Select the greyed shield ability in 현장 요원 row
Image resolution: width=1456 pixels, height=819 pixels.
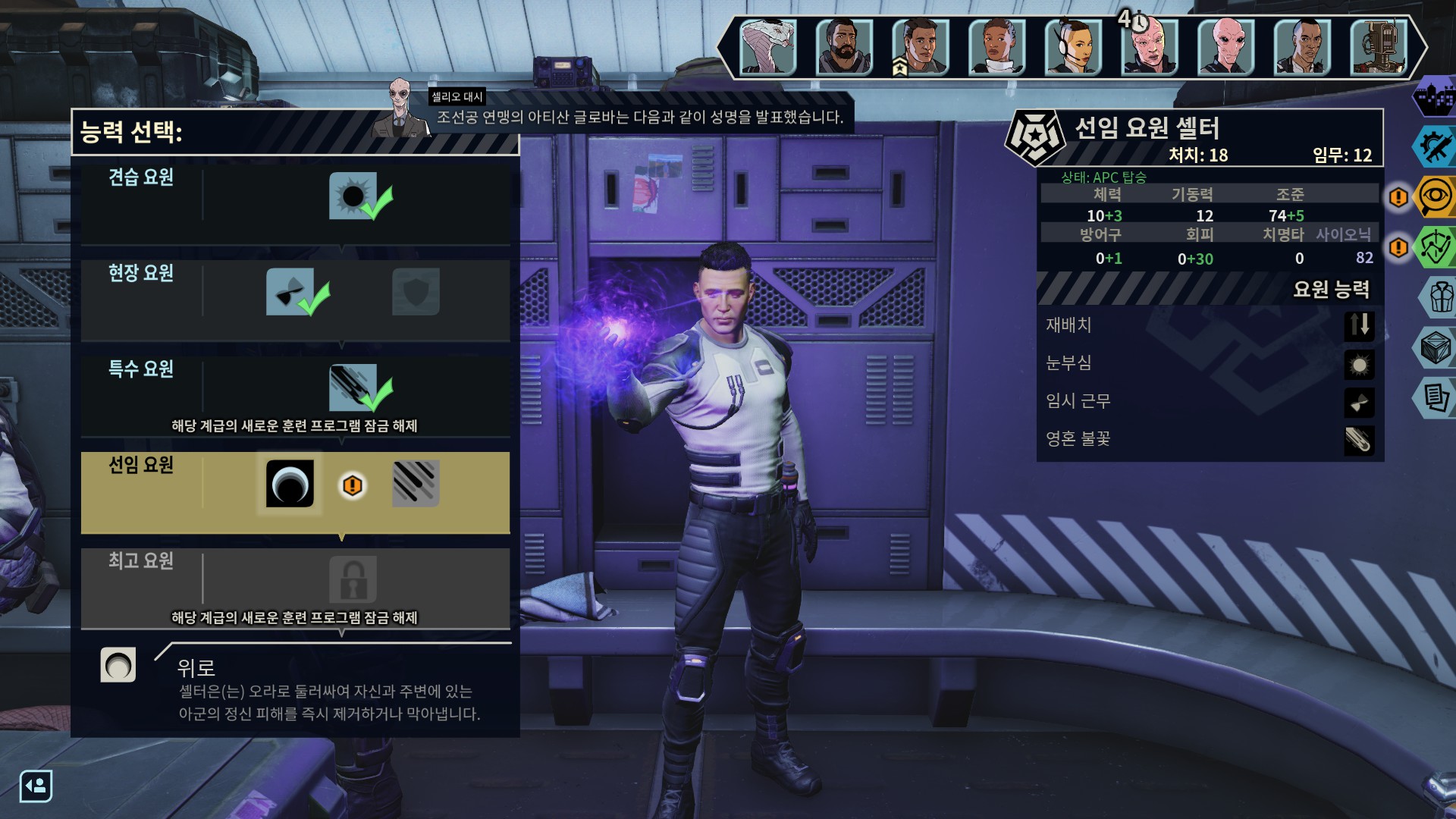[x=416, y=292]
